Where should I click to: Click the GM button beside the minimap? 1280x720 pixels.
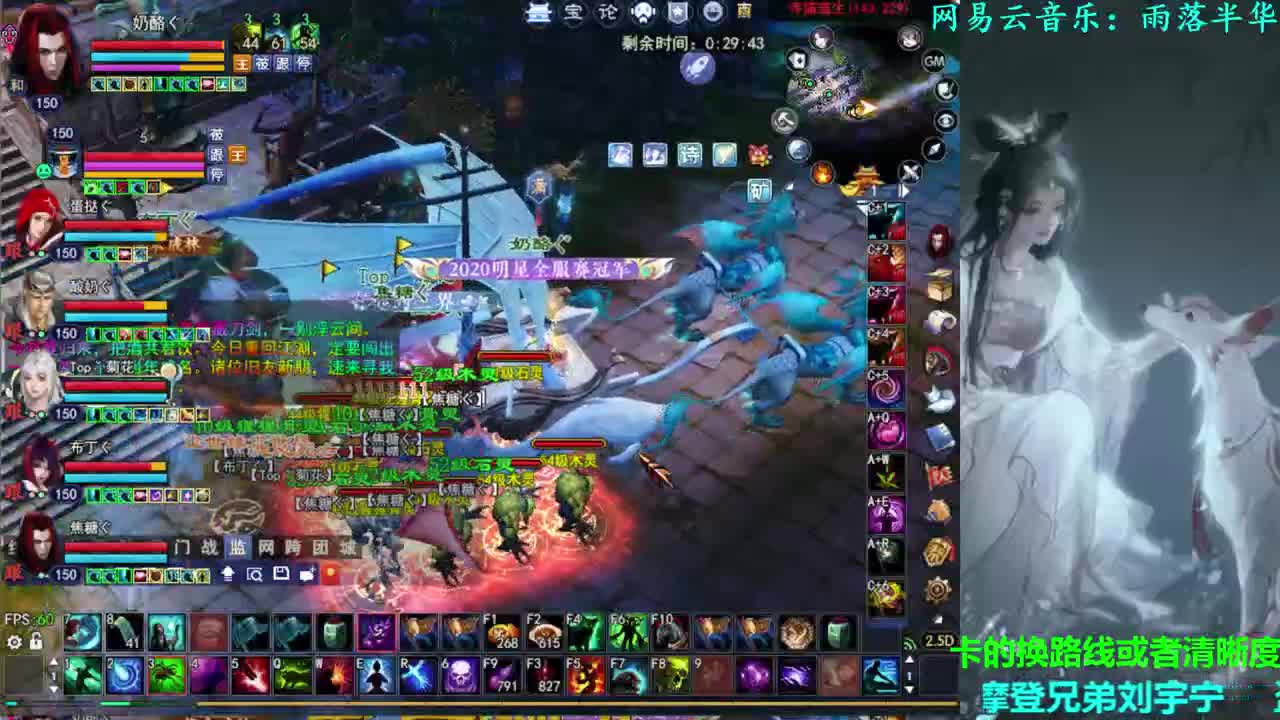[x=934, y=60]
